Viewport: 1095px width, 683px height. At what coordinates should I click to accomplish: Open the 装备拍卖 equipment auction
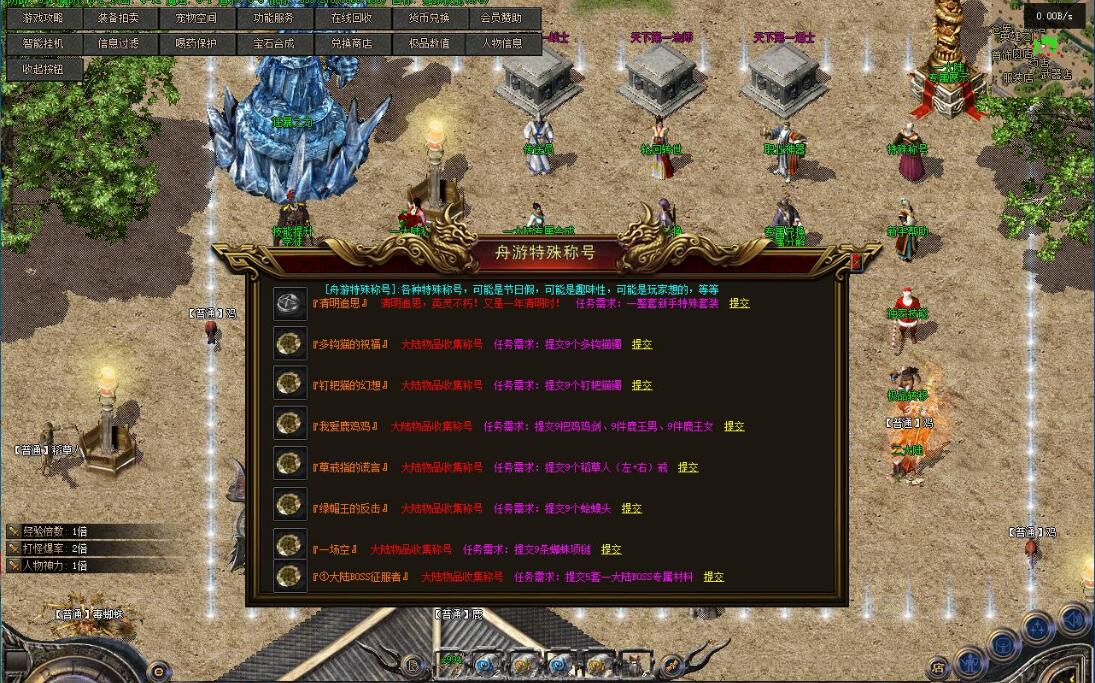[x=119, y=19]
